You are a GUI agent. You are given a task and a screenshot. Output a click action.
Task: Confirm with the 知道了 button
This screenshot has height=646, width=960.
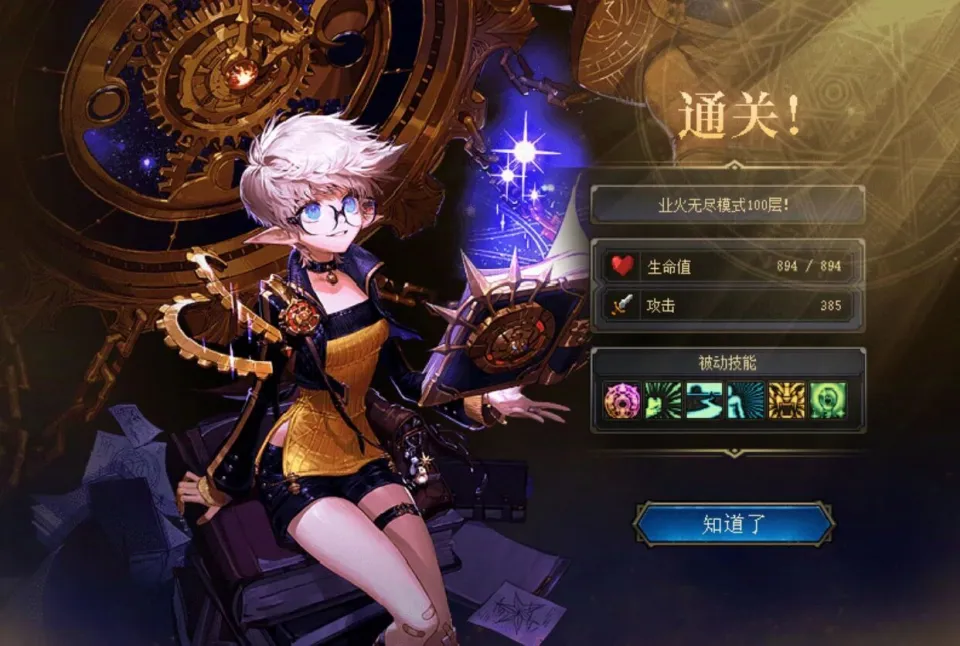(733, 525)
